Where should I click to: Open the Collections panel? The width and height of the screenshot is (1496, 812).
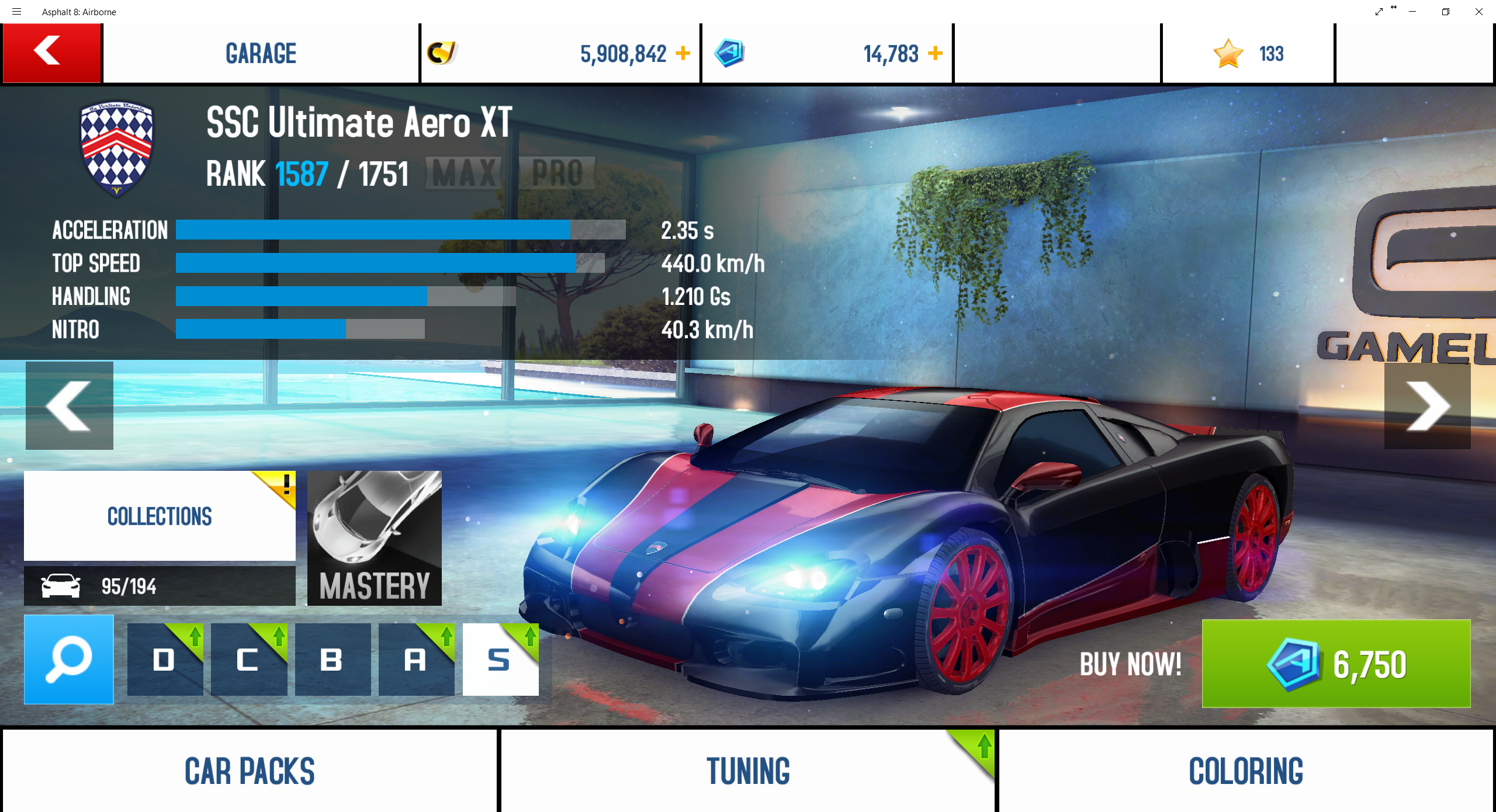click(160, 516)
